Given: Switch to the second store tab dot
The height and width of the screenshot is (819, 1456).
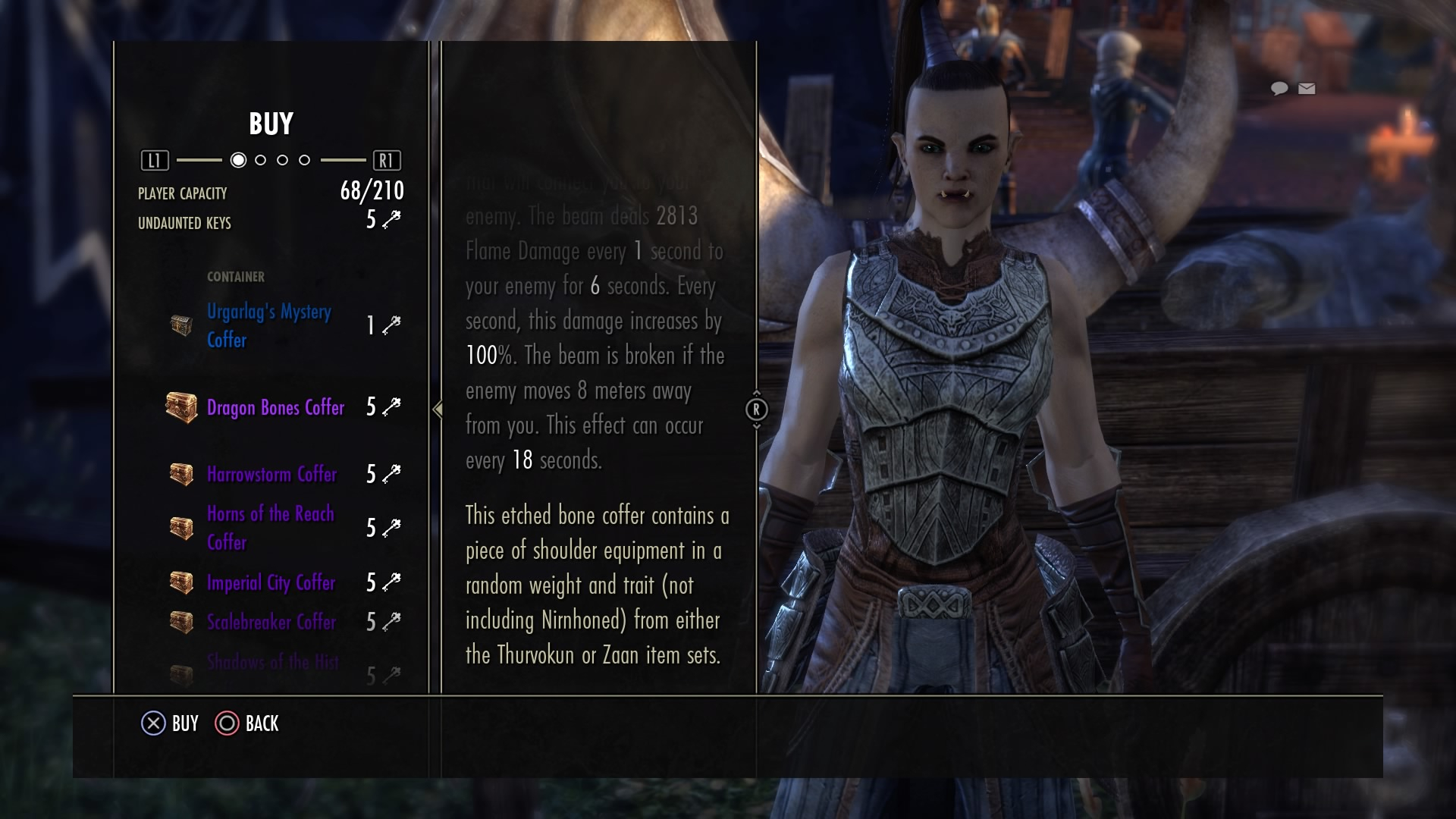Looking at the screenshot, I should point(261,160).
